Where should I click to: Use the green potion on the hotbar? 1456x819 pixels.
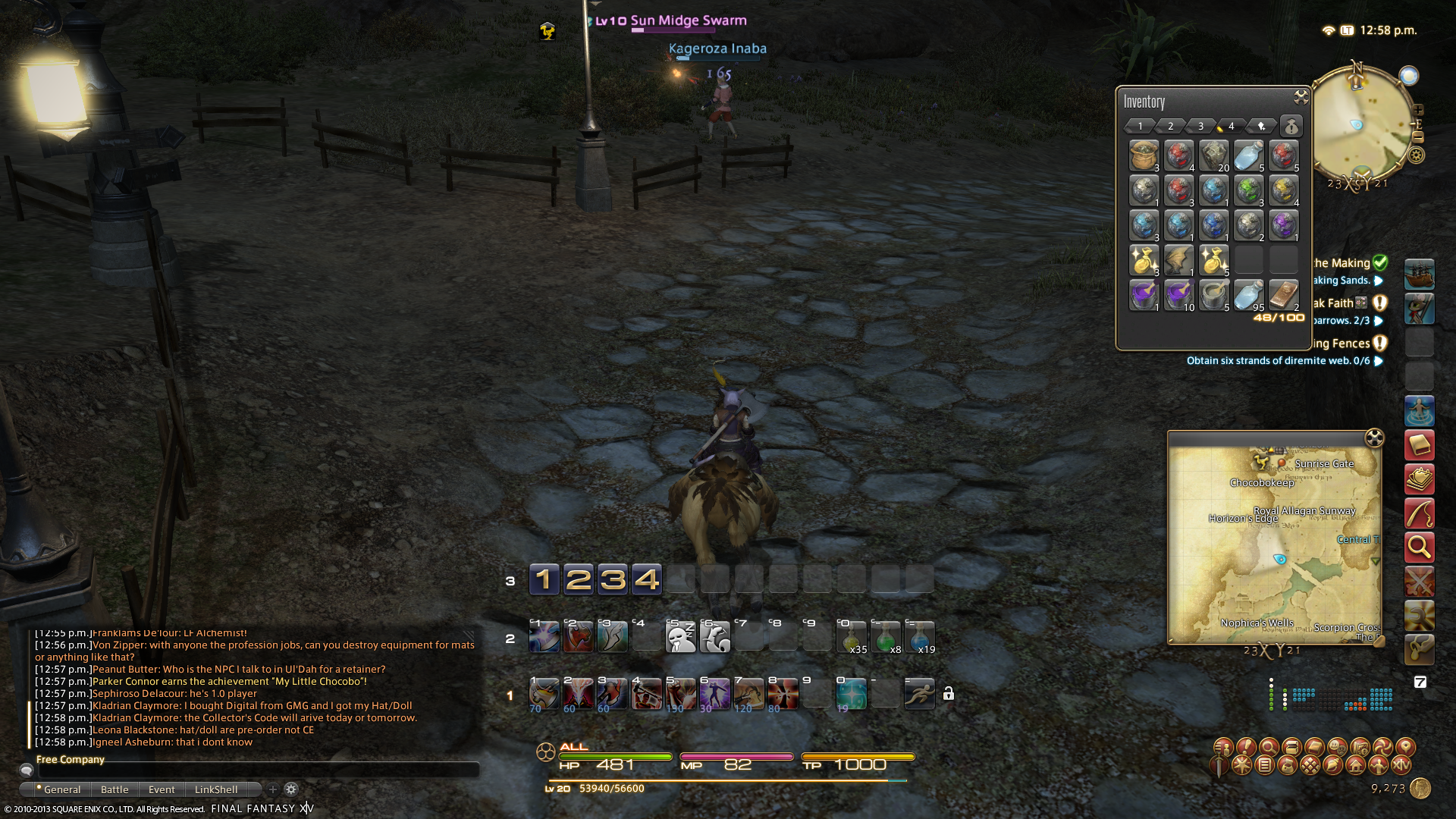point(886,638)
